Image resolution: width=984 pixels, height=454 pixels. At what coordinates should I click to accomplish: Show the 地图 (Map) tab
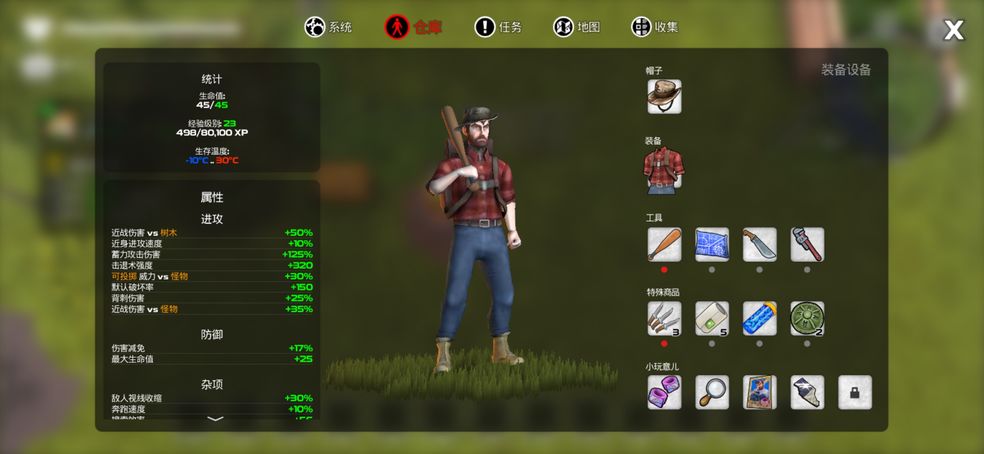[576, 27]
